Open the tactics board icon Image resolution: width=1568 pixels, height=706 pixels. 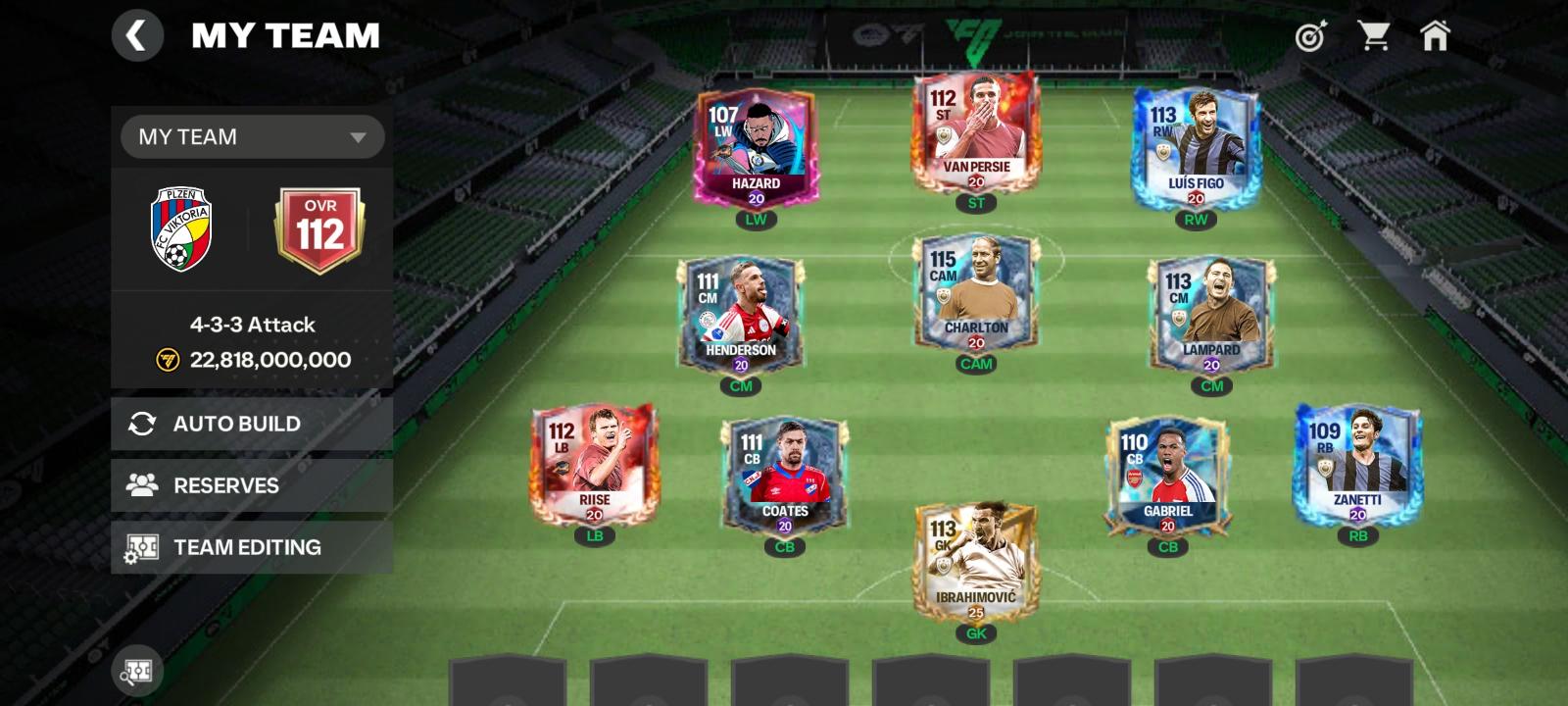(x=136, y=672)
